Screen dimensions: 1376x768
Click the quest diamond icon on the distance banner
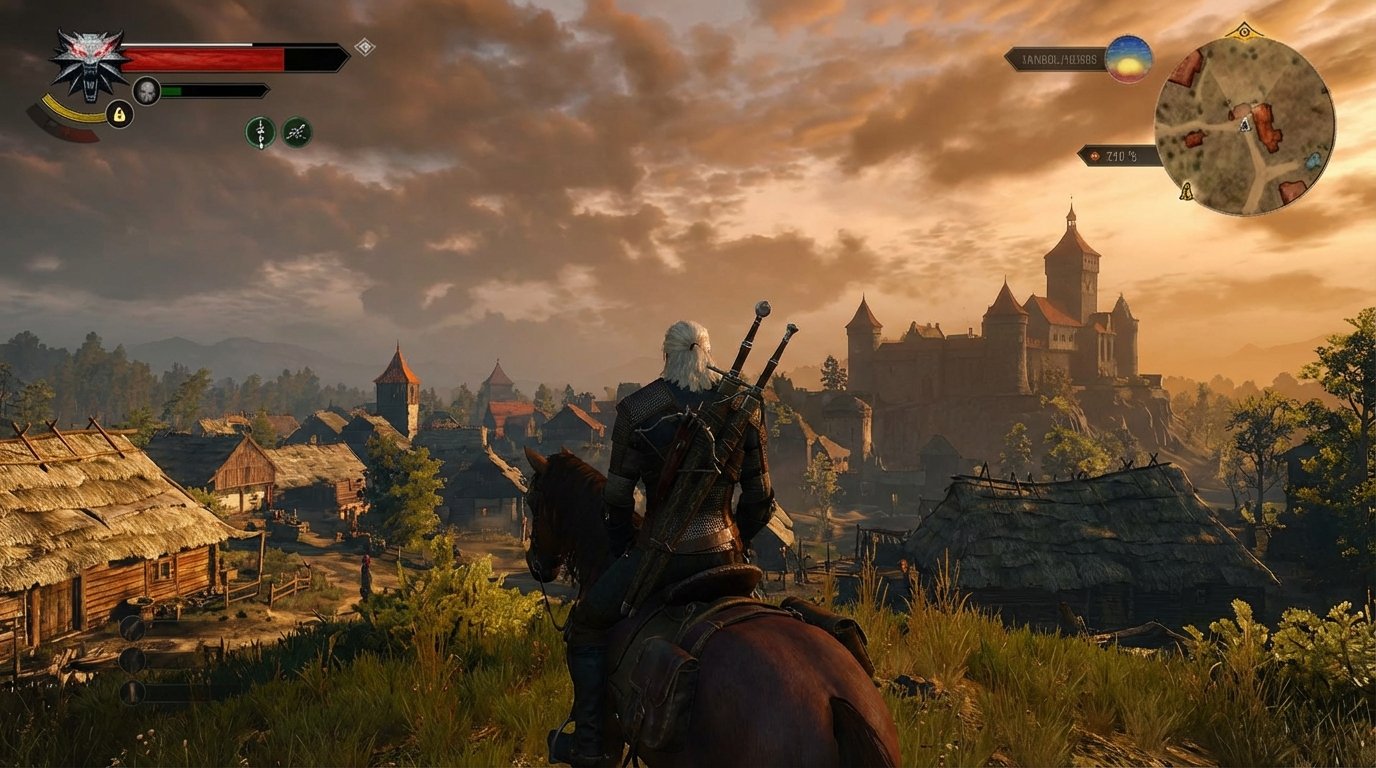tap(1094, 155)
